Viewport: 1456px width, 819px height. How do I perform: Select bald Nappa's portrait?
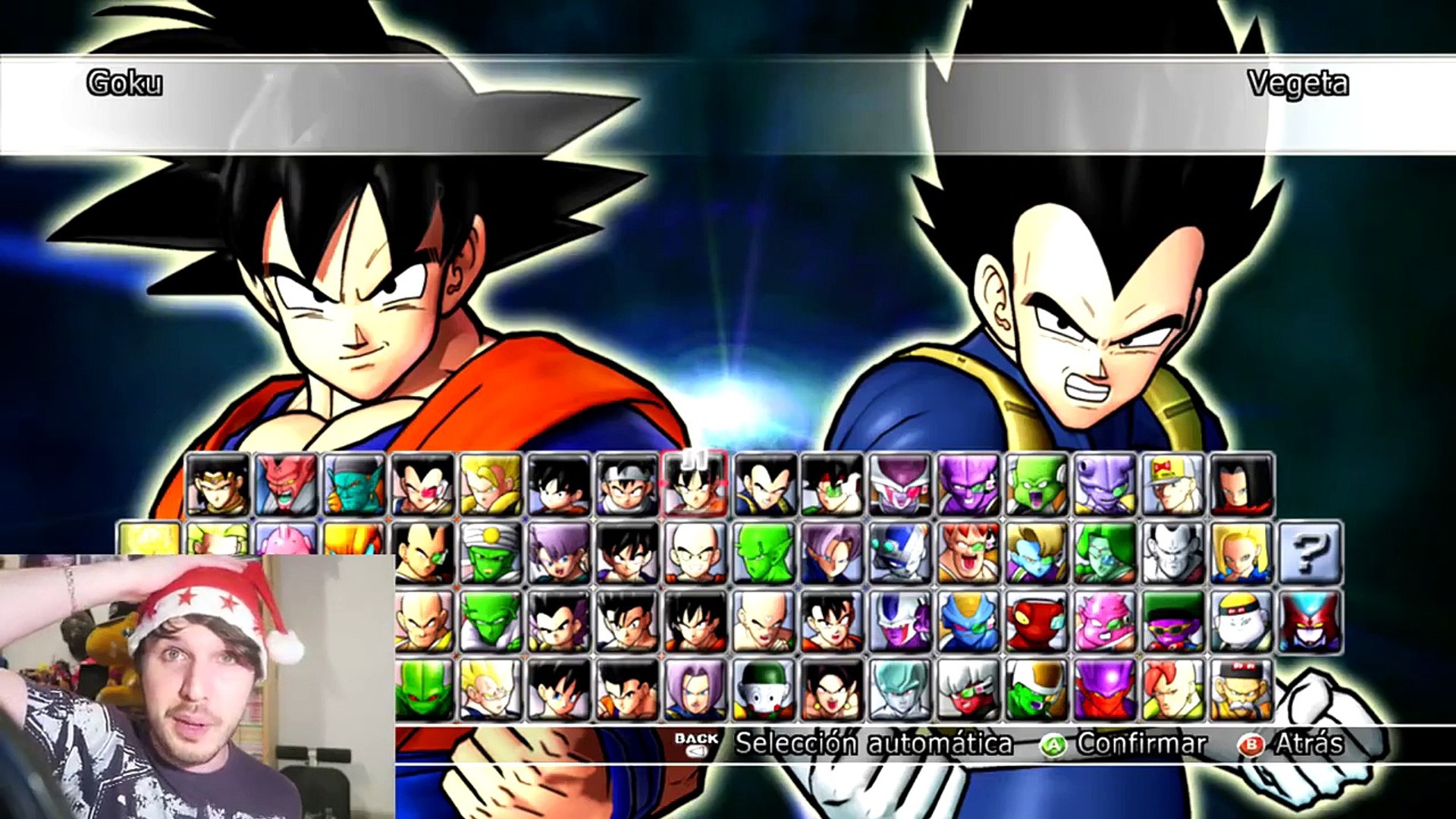pos(422,621)
